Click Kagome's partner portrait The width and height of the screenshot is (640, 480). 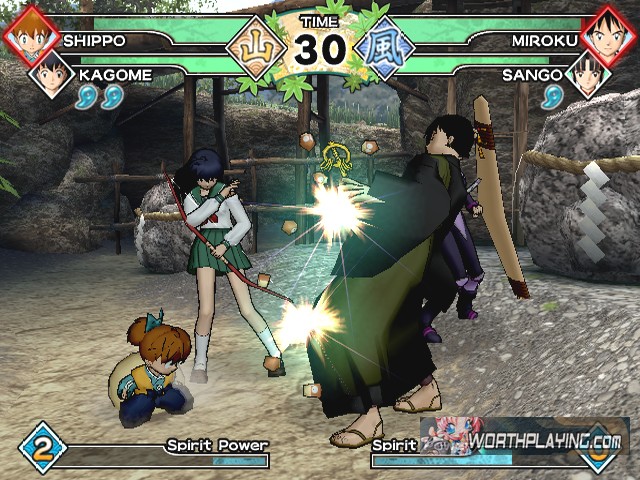click(x=50, y=74)
